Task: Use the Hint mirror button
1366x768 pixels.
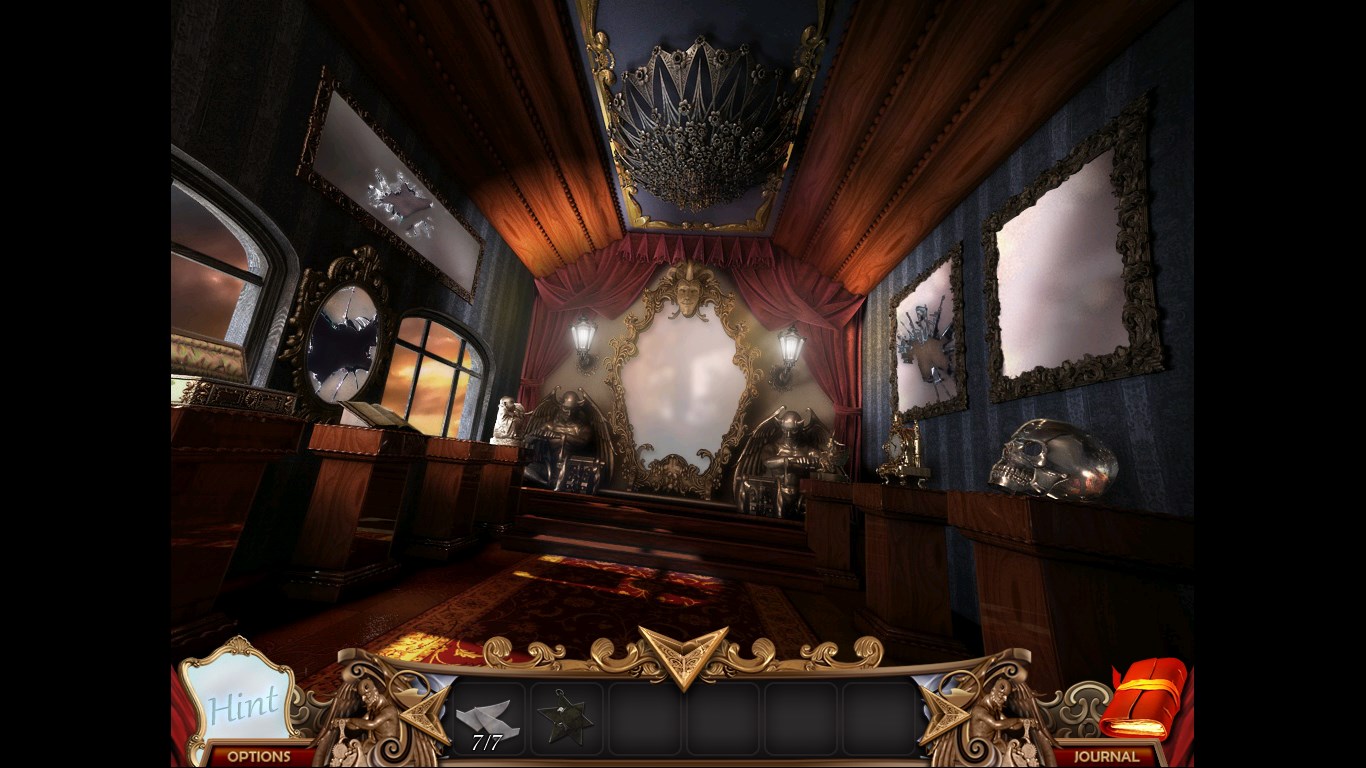Action: click(x=240, y=700)
